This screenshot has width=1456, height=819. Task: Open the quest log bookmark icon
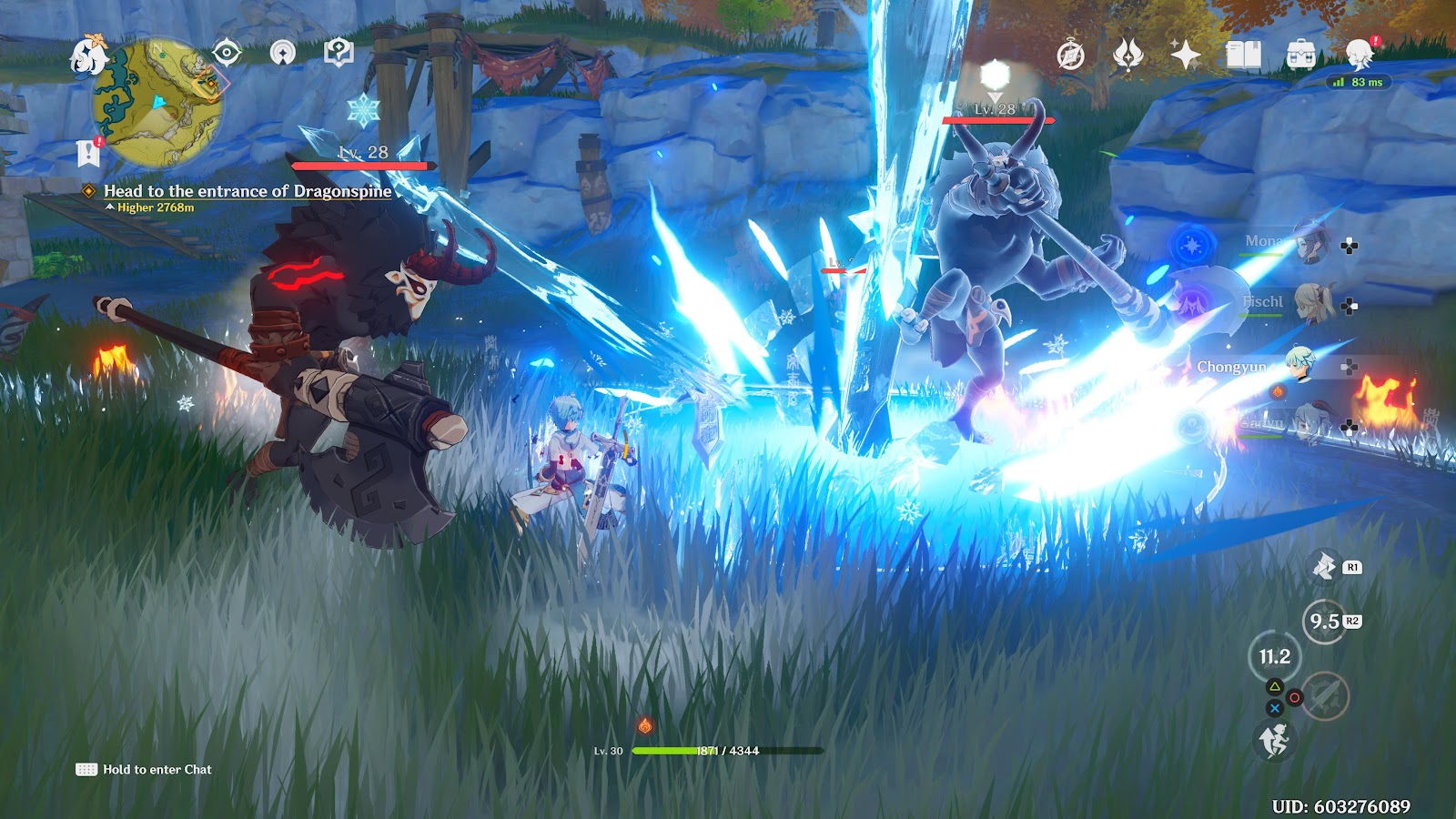(x=88, y=152)
